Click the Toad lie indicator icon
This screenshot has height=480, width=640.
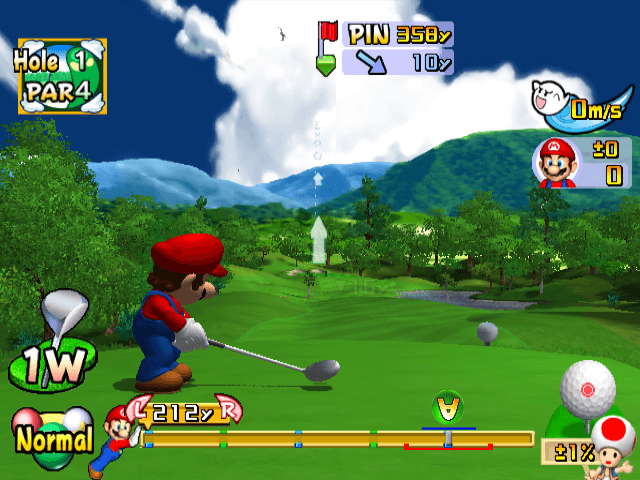pos(611,444)
